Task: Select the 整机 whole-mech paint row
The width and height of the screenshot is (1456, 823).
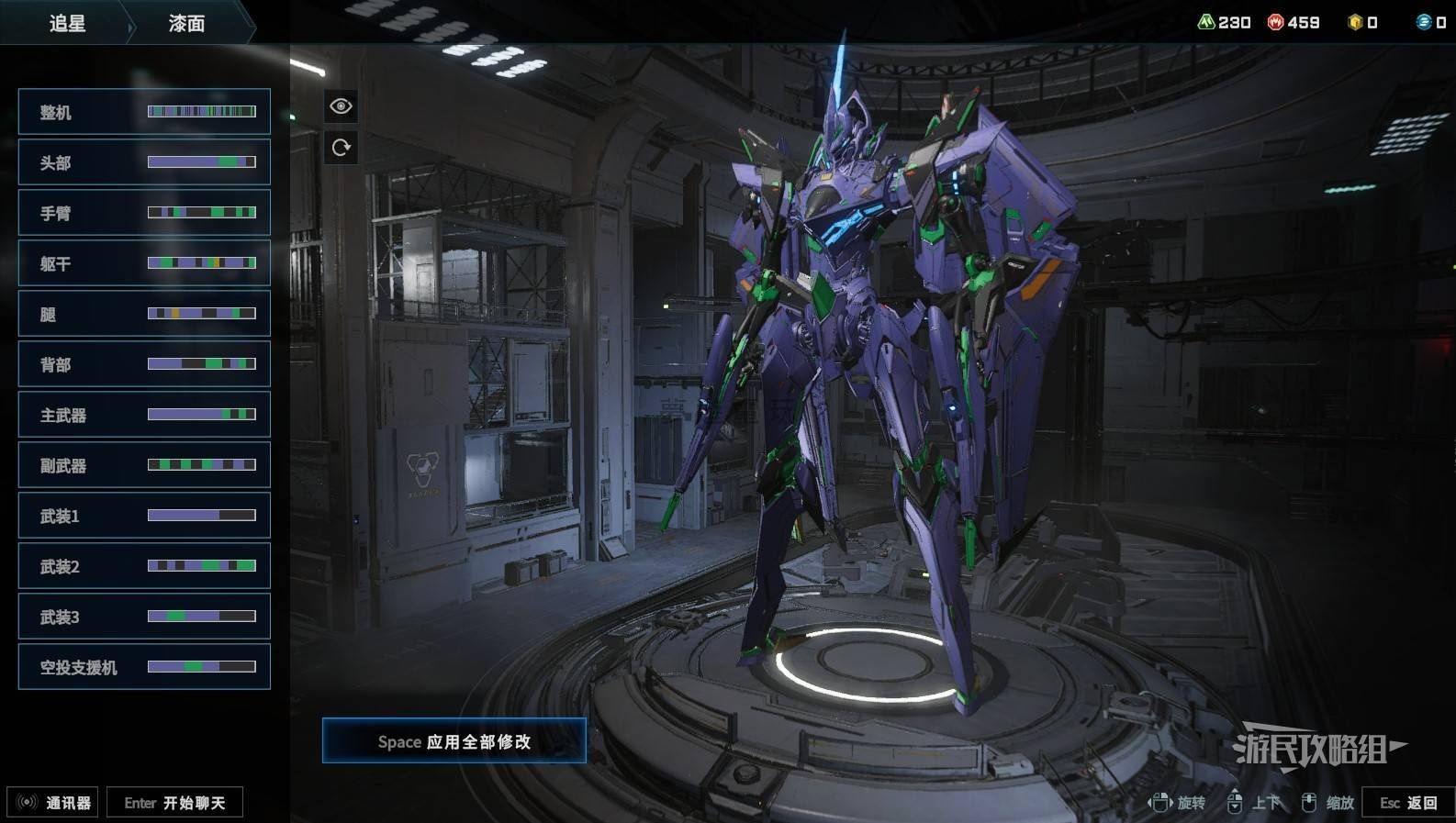Action: click(x=144, y=112)
